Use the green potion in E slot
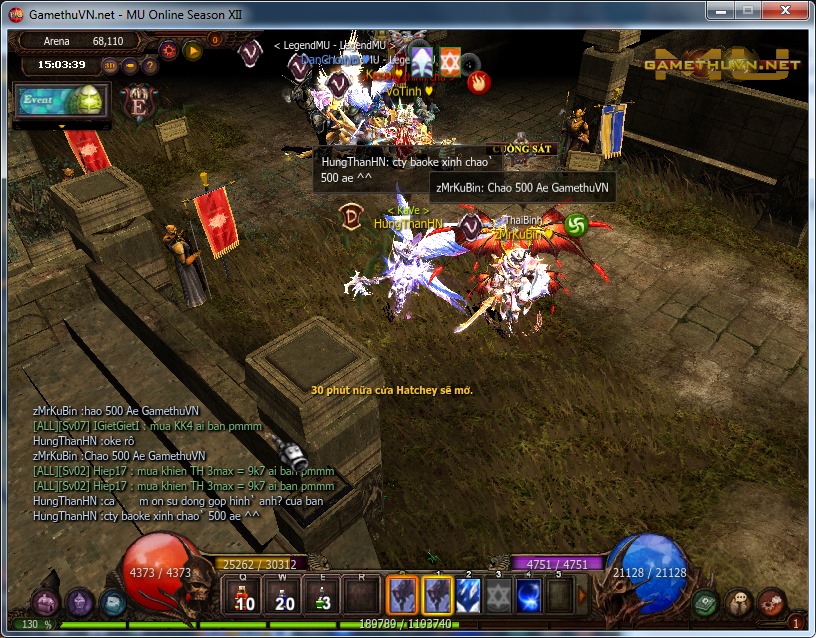This screenshot has height=638, width=816. click(322, 596)
